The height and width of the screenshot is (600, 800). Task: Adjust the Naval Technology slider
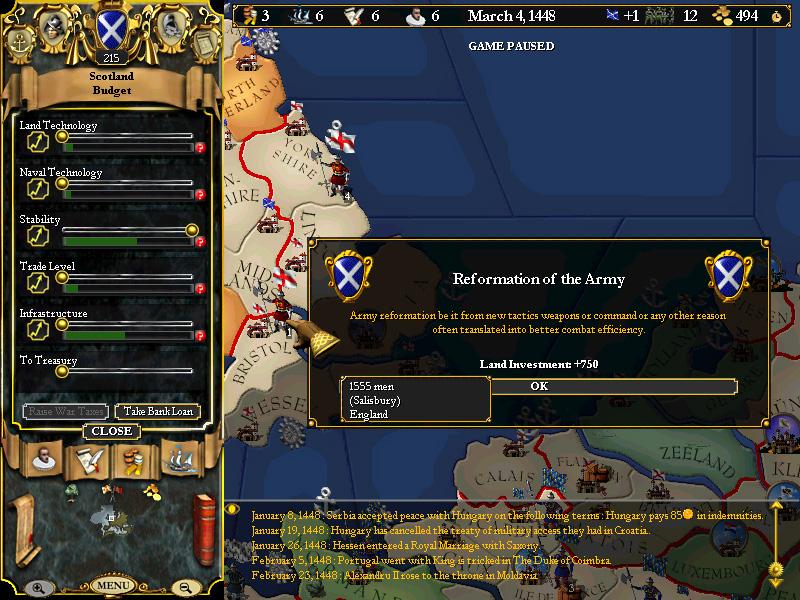[x=62, y=184]
